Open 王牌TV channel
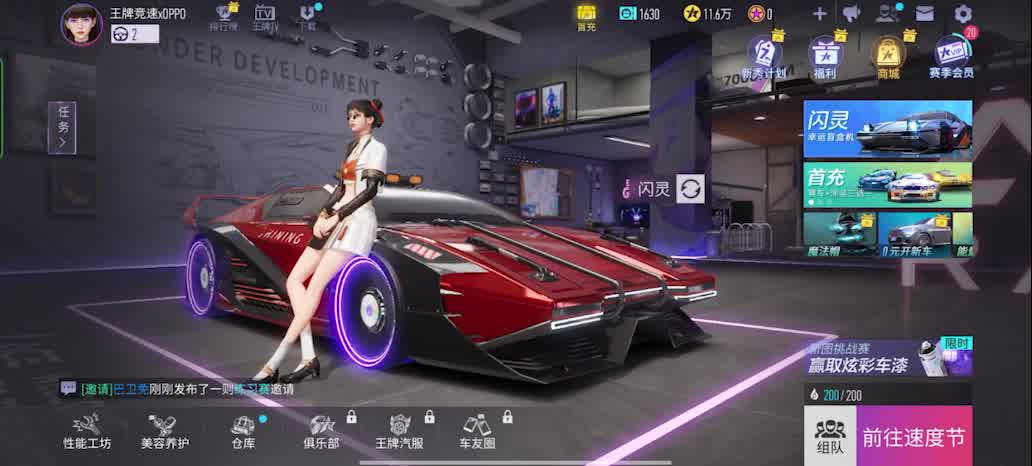1032x466 pixels. tap(264, 16)
